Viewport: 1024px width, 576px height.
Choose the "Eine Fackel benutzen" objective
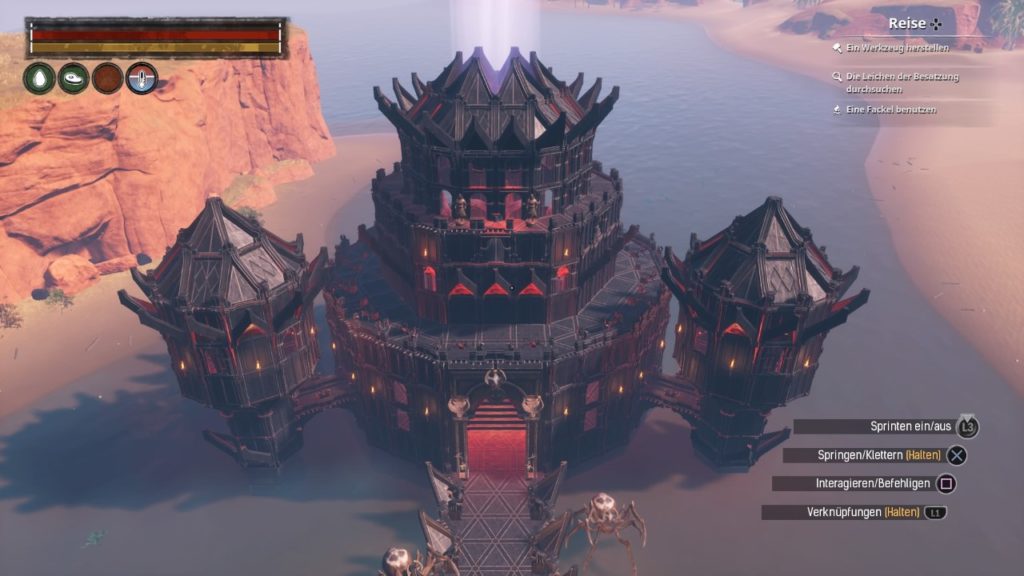890,110
